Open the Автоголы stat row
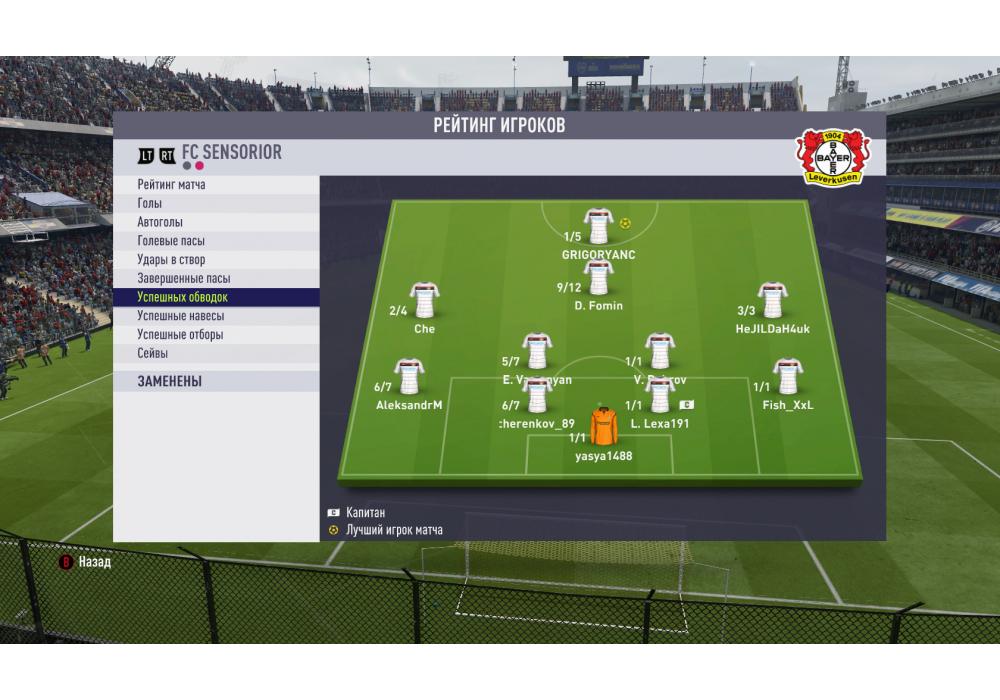 [216, 222]
